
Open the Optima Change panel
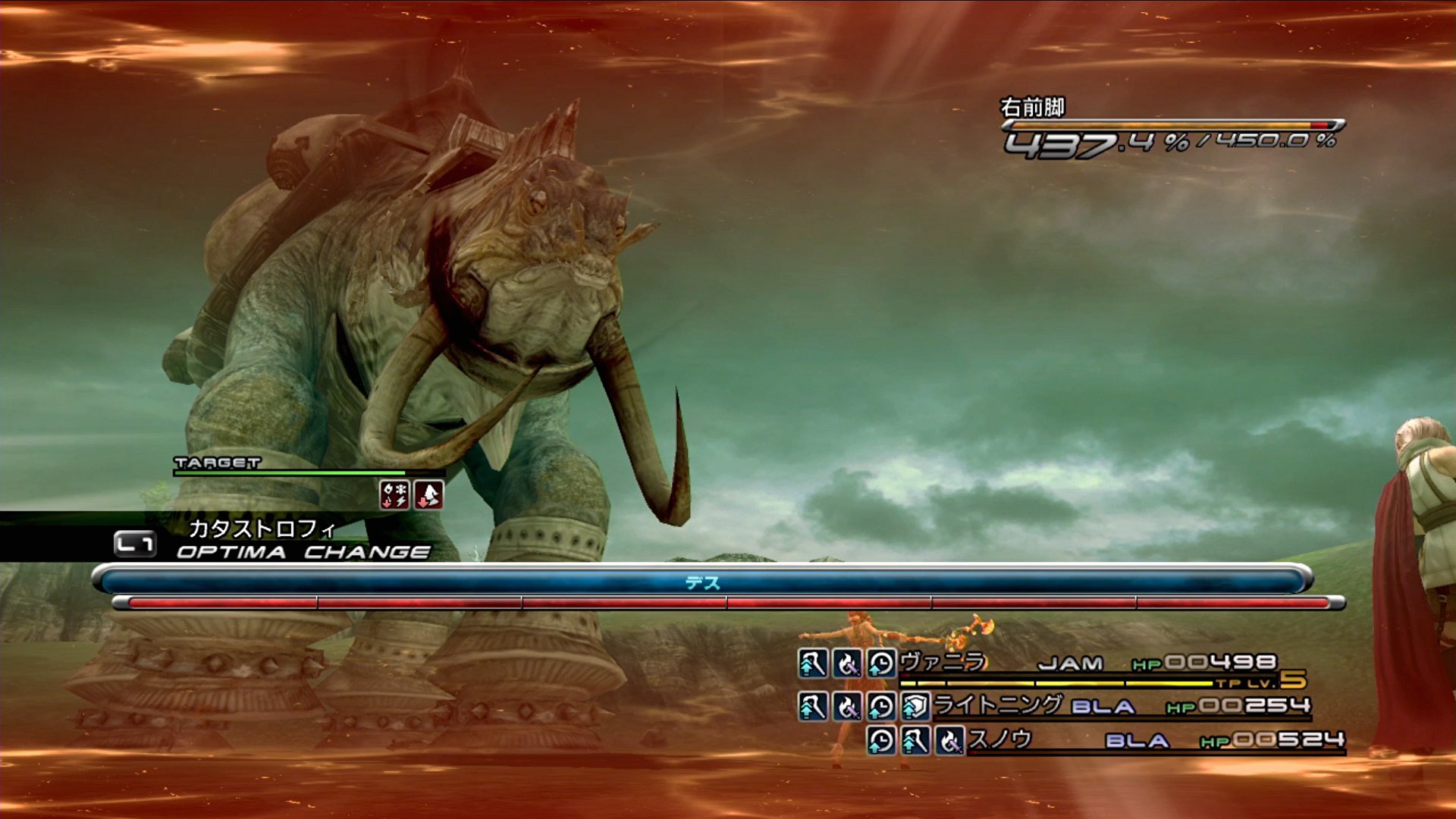(302, 551)
